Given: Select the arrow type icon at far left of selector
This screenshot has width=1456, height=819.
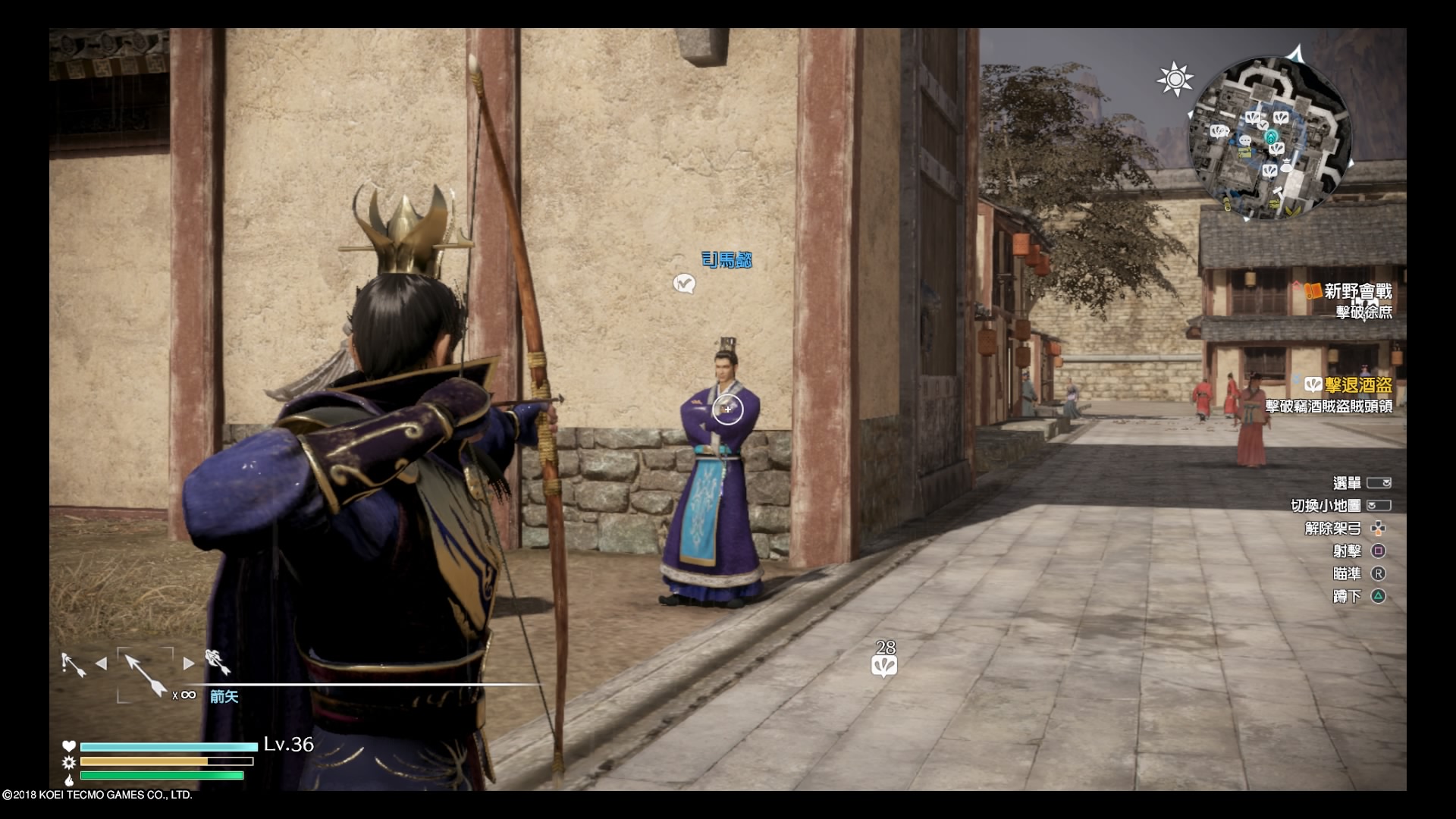Looking at the screenshot, I should (x=73, y=664).
